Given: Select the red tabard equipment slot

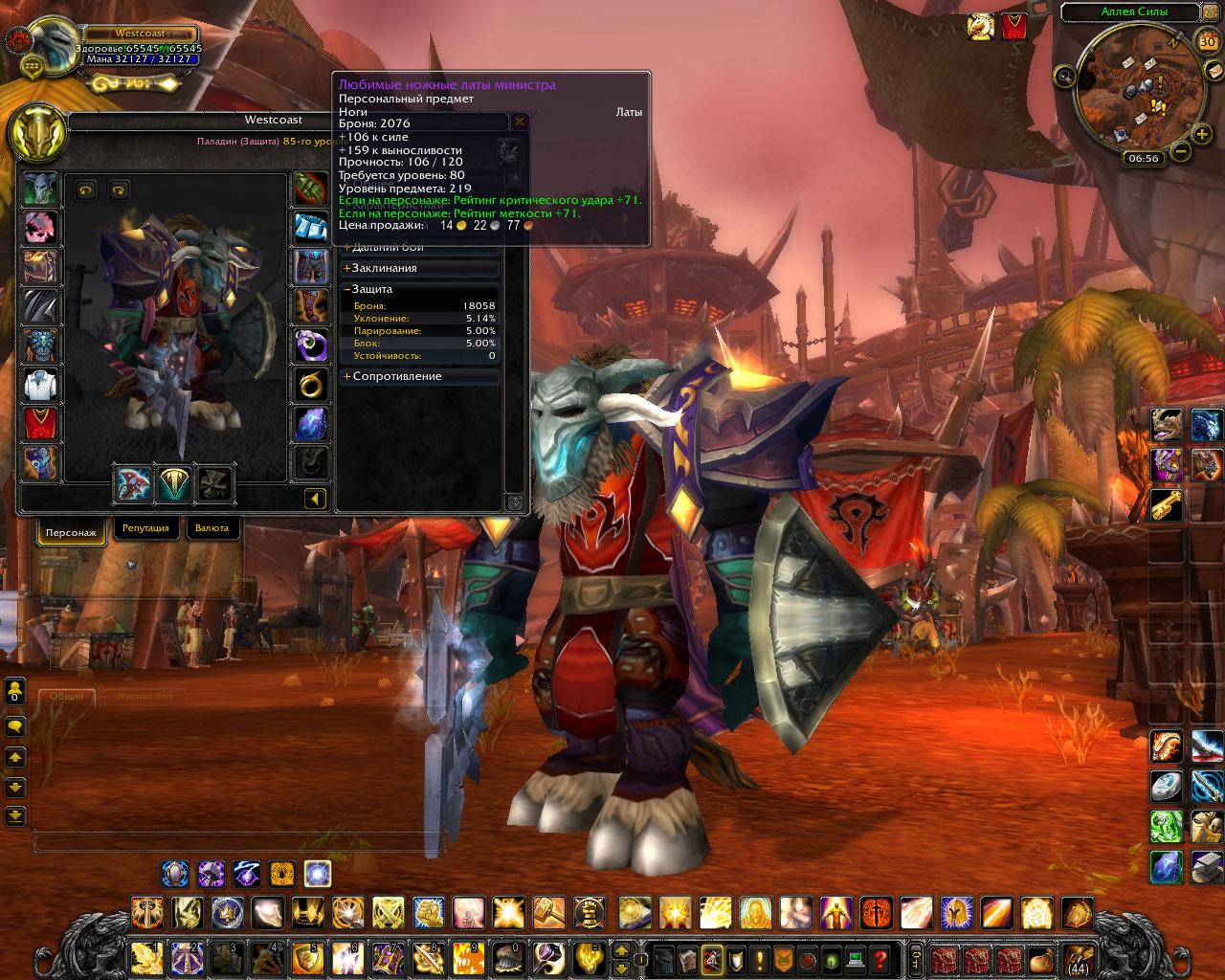Looking at the screenshot, I should (40, 424).
